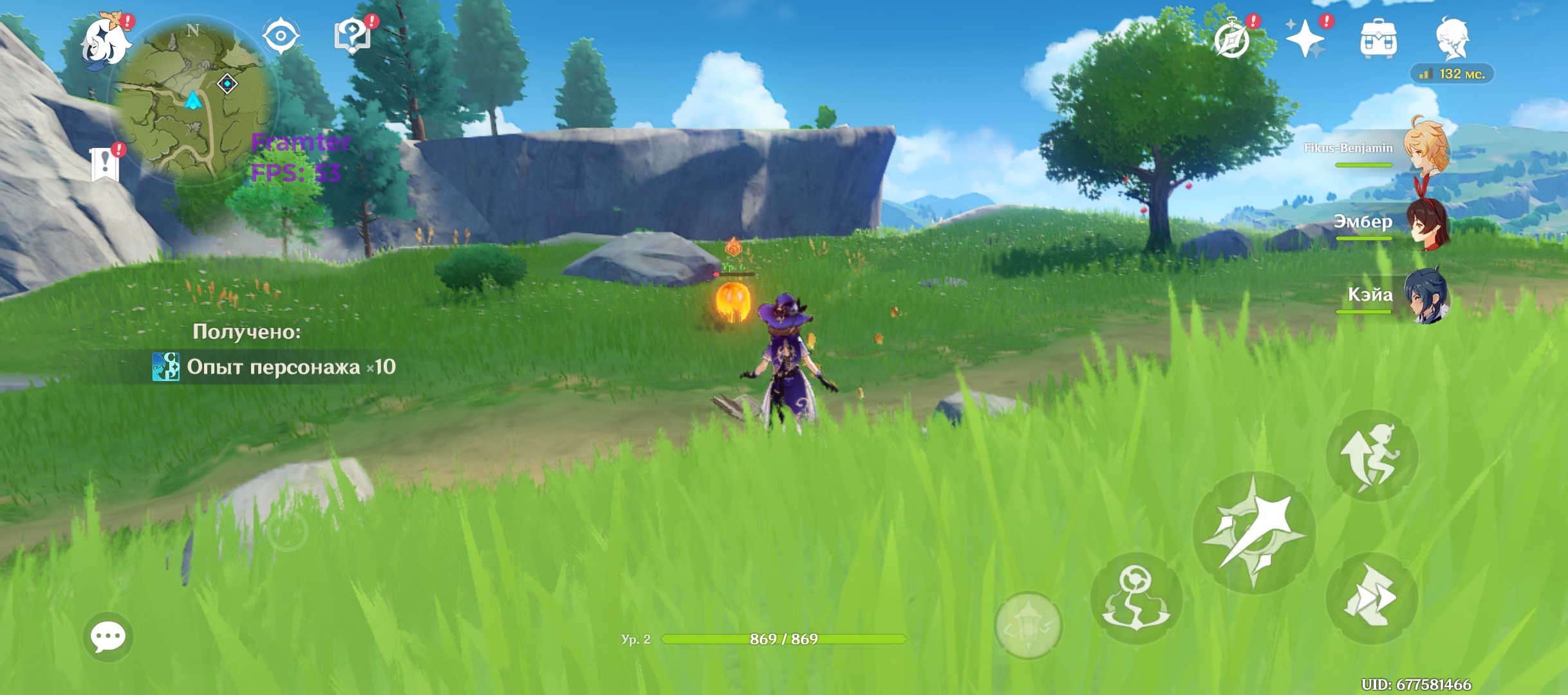The image size is (1568, 695).
Task: Open the tutorial question mark icon
Action: (x=352, y=36)
